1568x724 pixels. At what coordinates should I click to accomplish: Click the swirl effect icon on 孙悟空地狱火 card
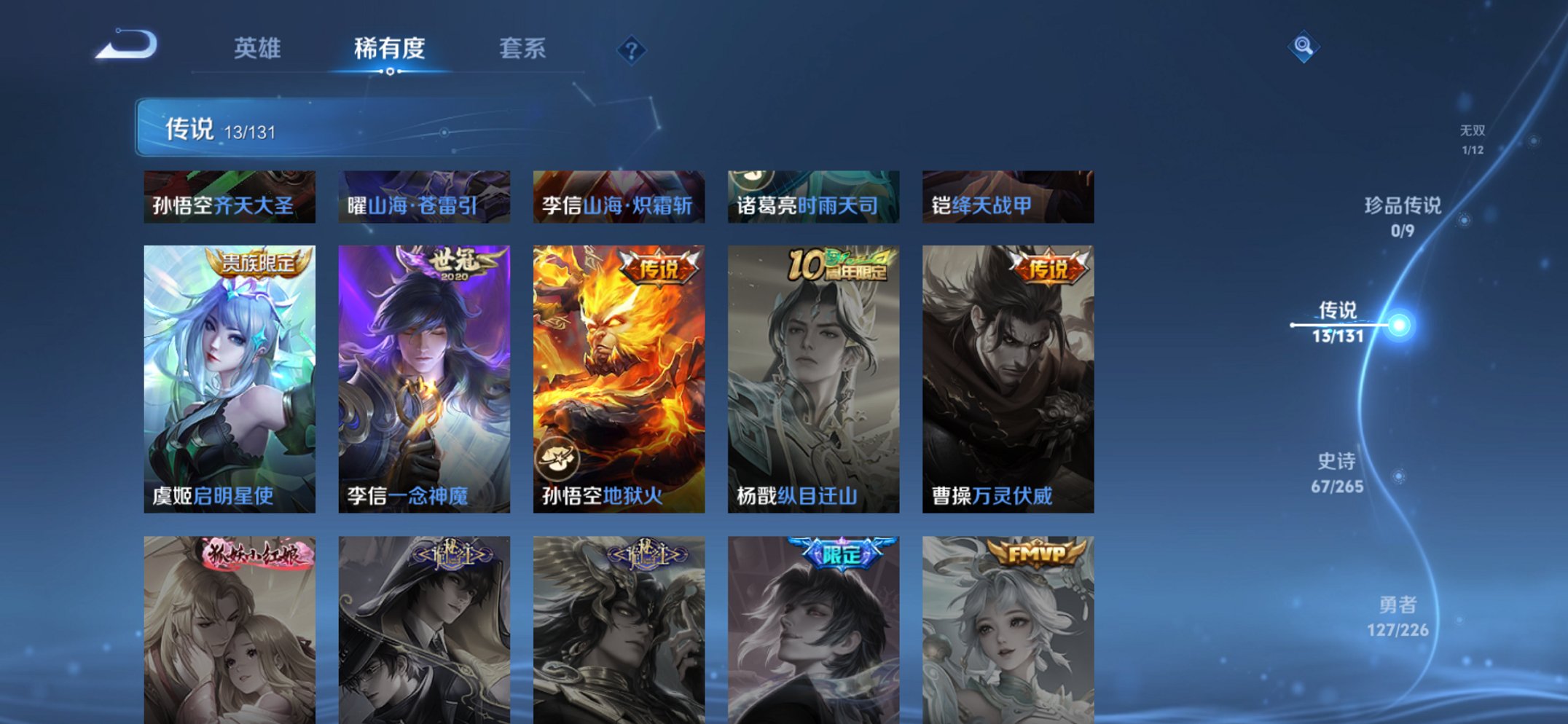pos(557,457)
